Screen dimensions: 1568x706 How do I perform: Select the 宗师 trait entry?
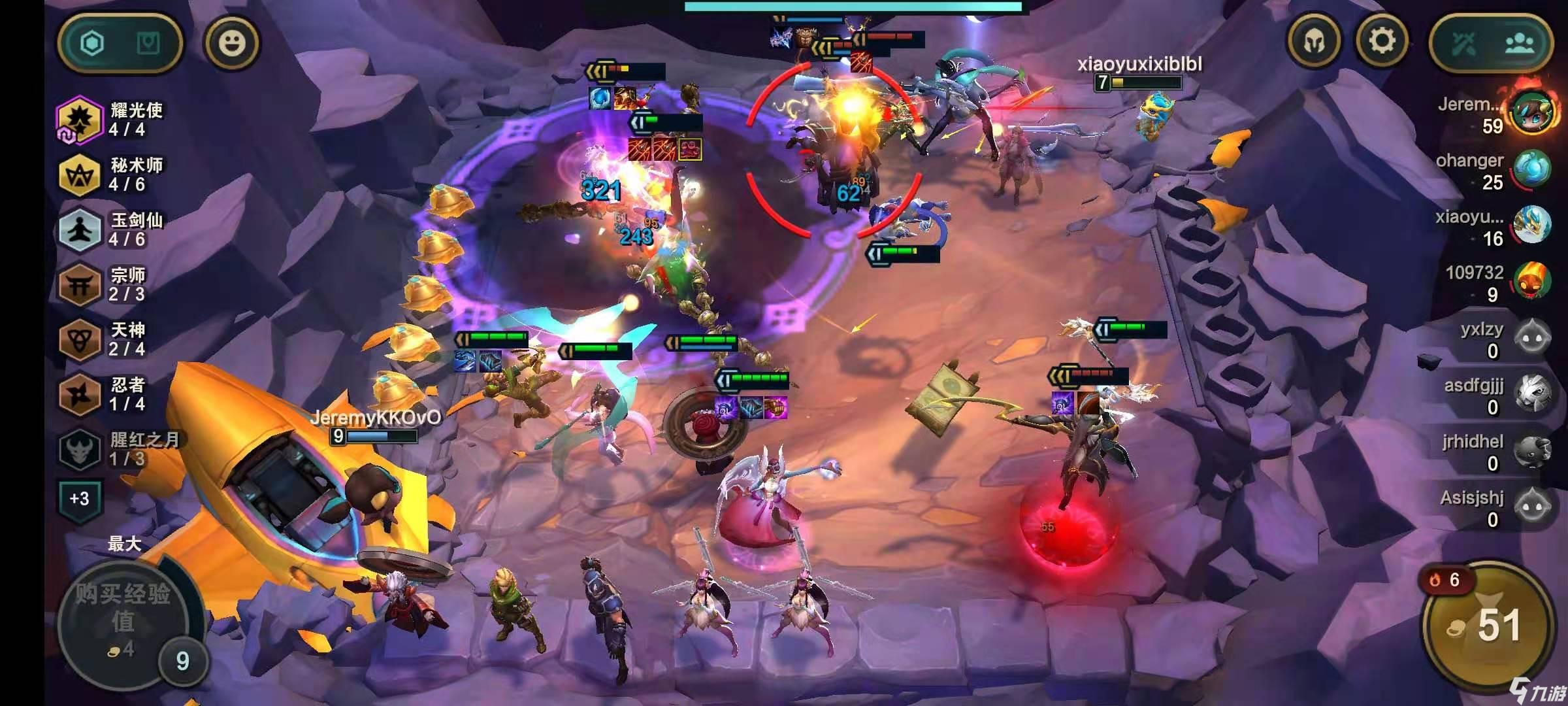click(x=105, y=284)
